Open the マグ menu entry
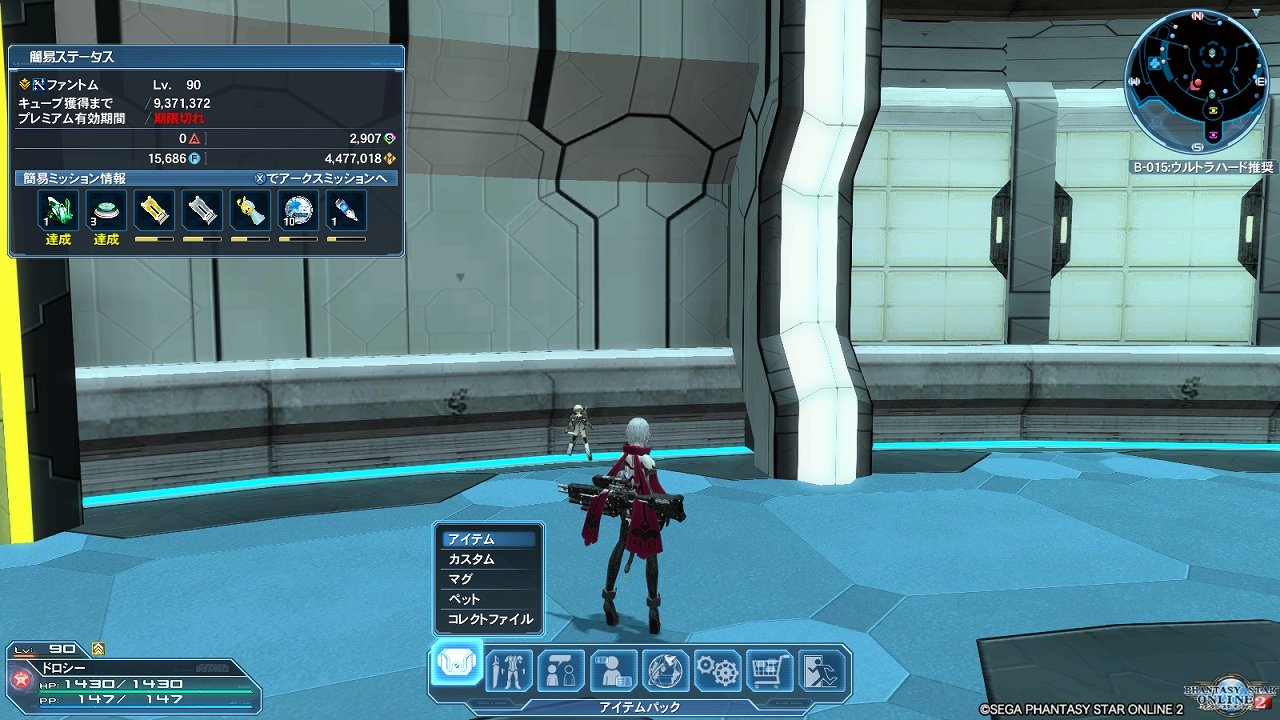The width and height of the screenshot is (1280, 720). click(489, 579)
